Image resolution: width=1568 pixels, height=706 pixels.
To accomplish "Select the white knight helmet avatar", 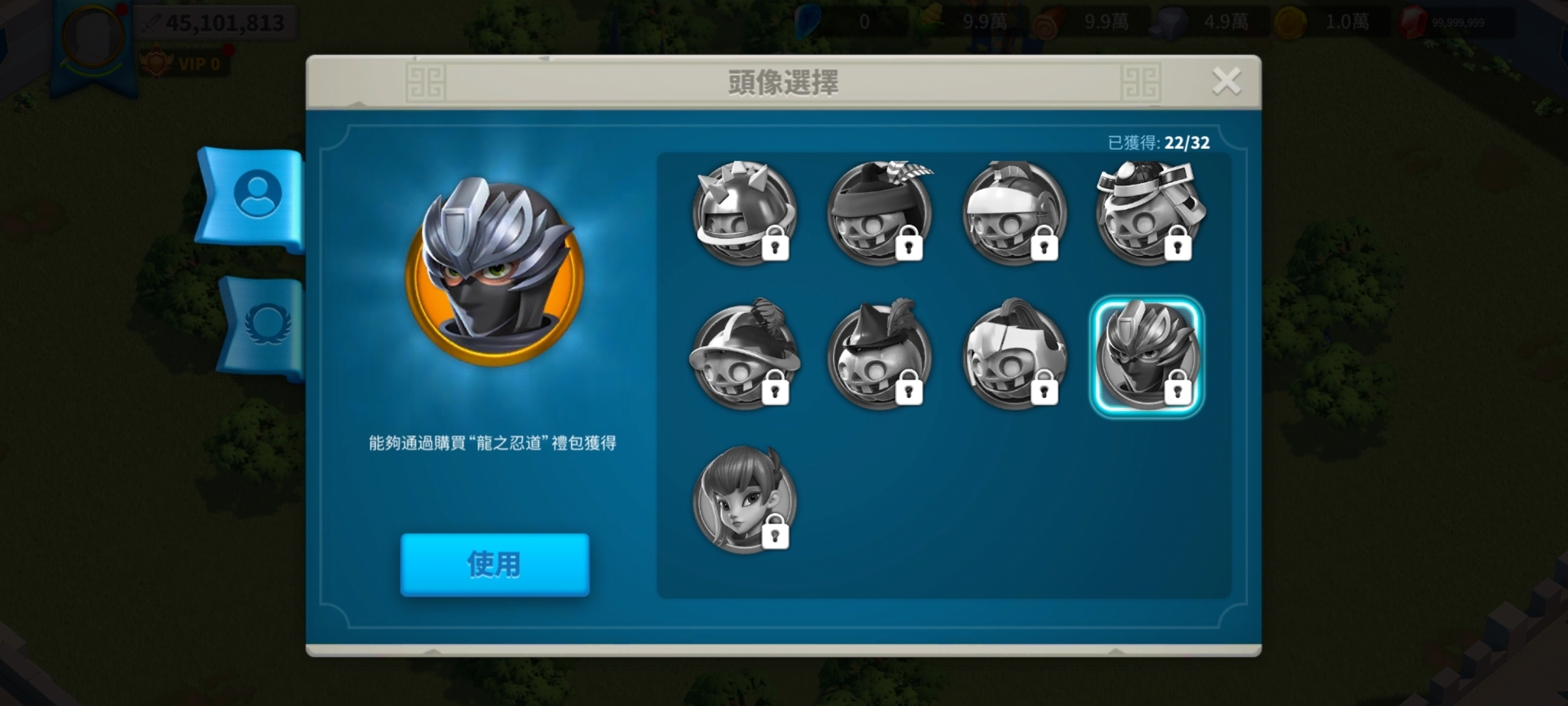I will [x=1016, y=218].
